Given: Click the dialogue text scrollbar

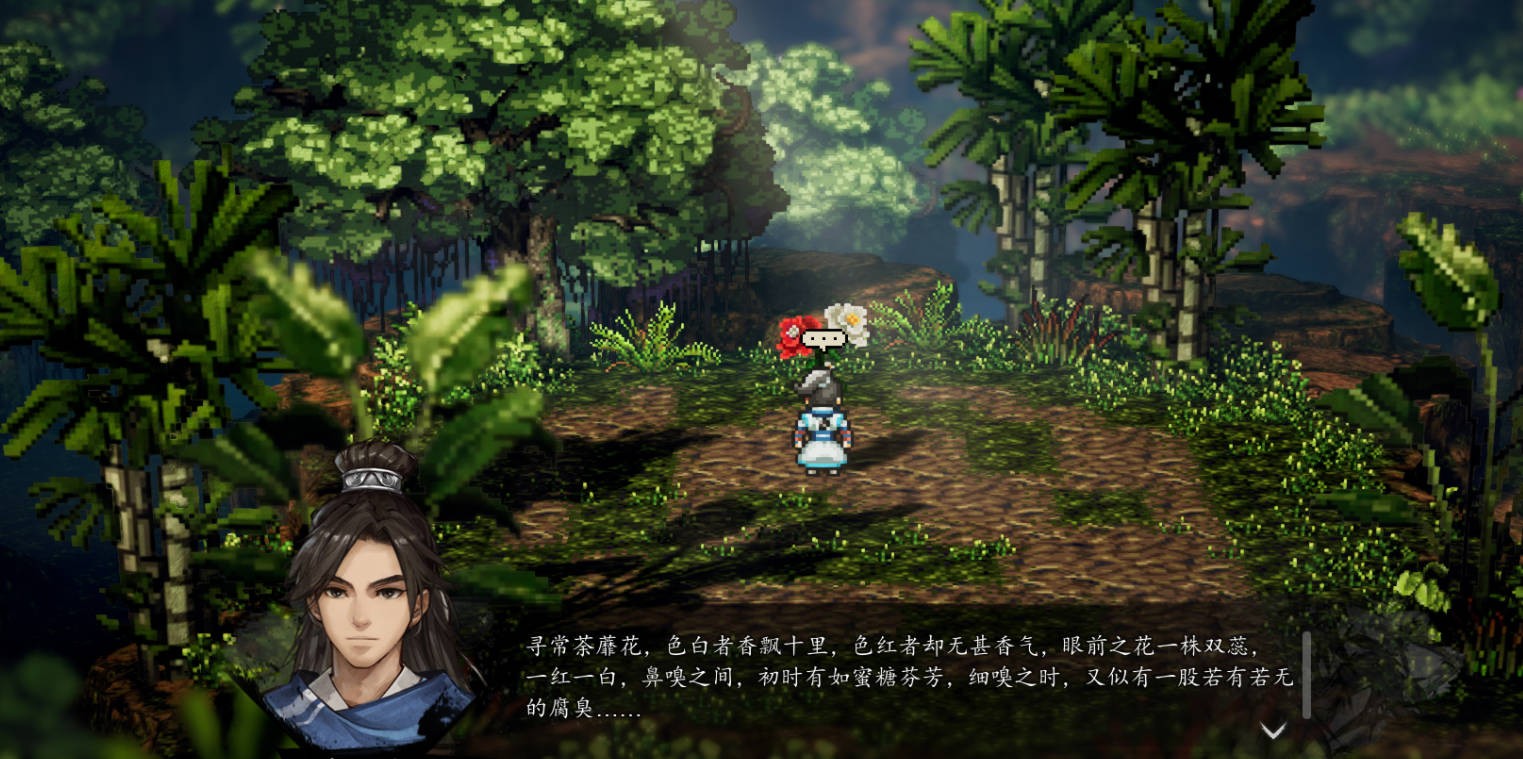Looking at the screenshot, I should click(1306, 674).
